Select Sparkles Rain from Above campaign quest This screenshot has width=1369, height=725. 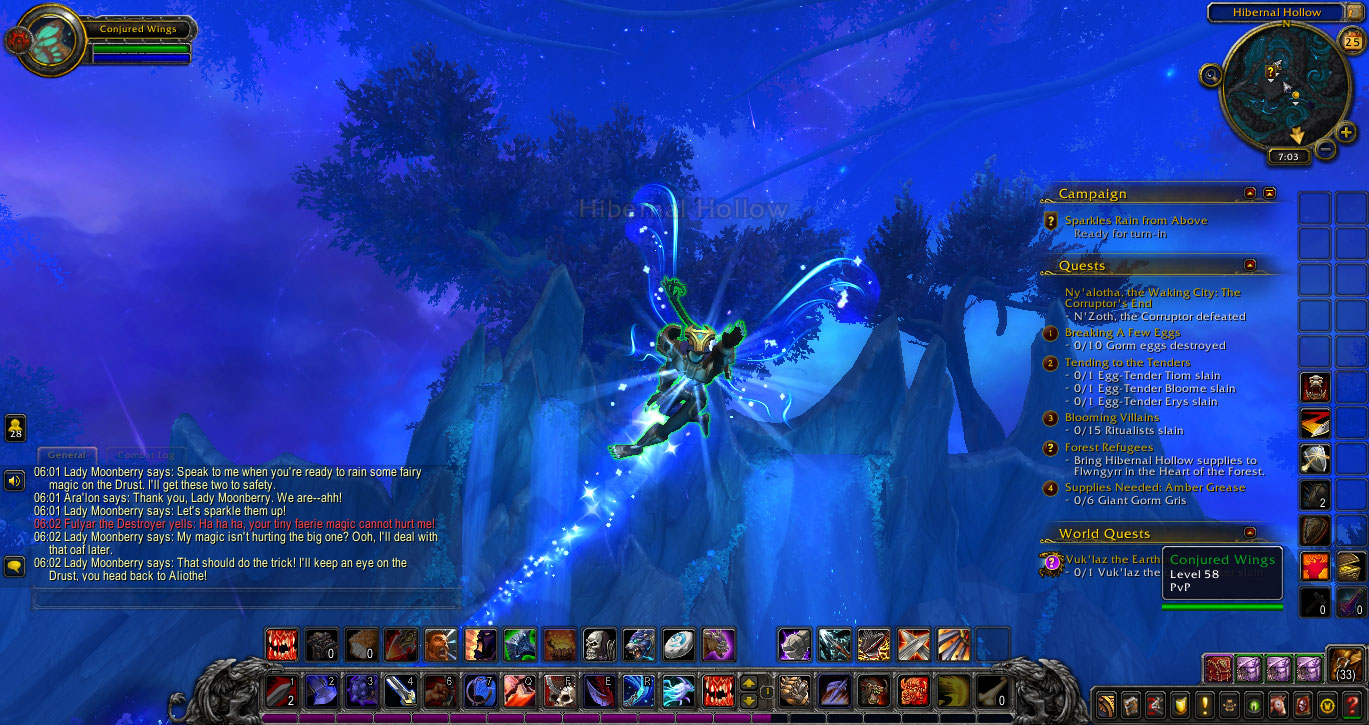(x=1135, y=220)
